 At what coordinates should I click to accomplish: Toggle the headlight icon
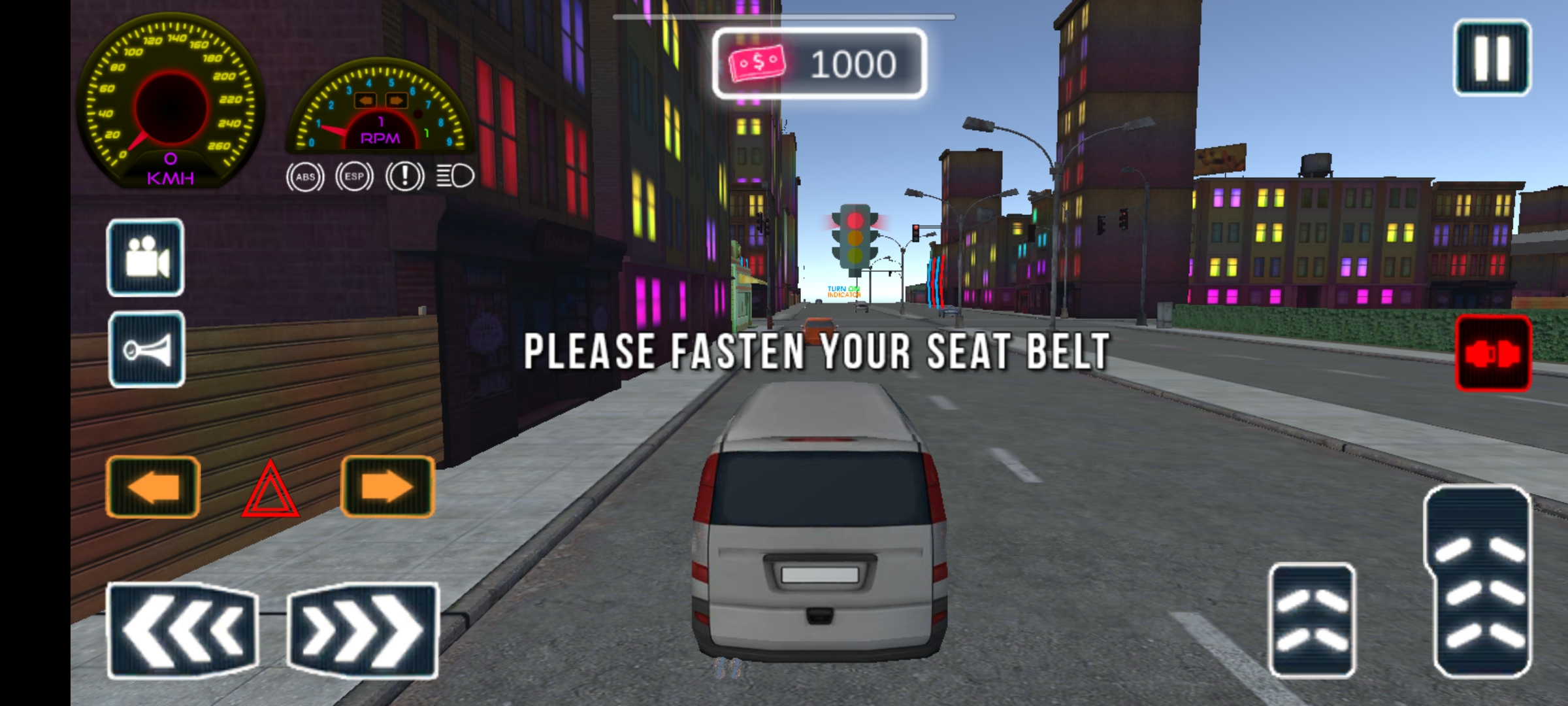(x=455, y=176)
